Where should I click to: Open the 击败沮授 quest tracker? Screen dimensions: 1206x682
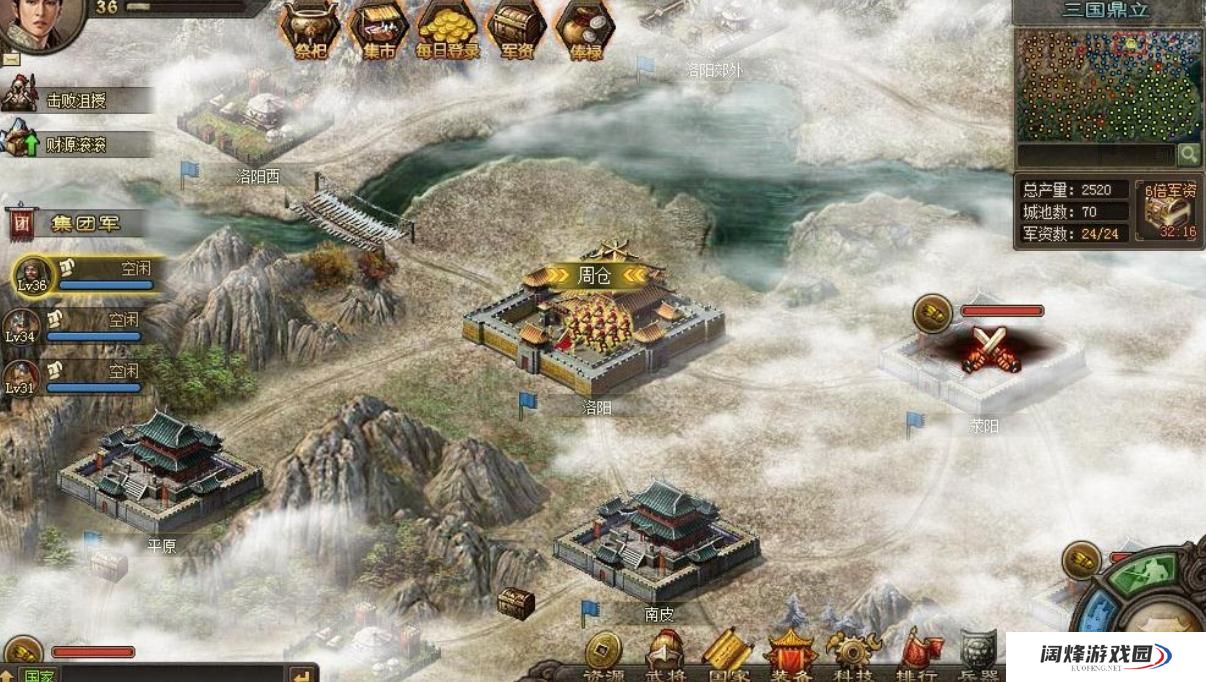(x=75, y=100)
